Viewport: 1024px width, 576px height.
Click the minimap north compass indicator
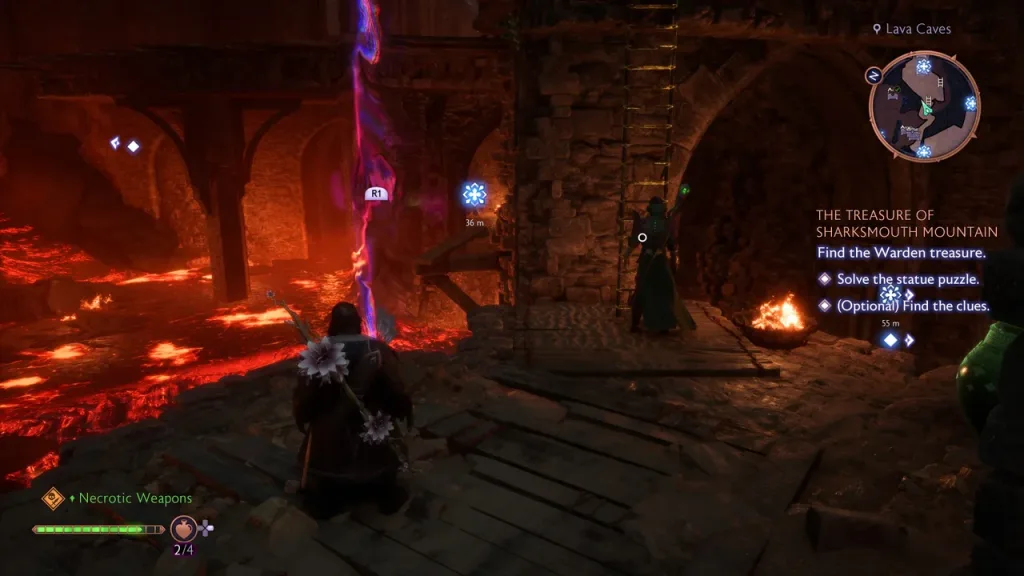873,74
